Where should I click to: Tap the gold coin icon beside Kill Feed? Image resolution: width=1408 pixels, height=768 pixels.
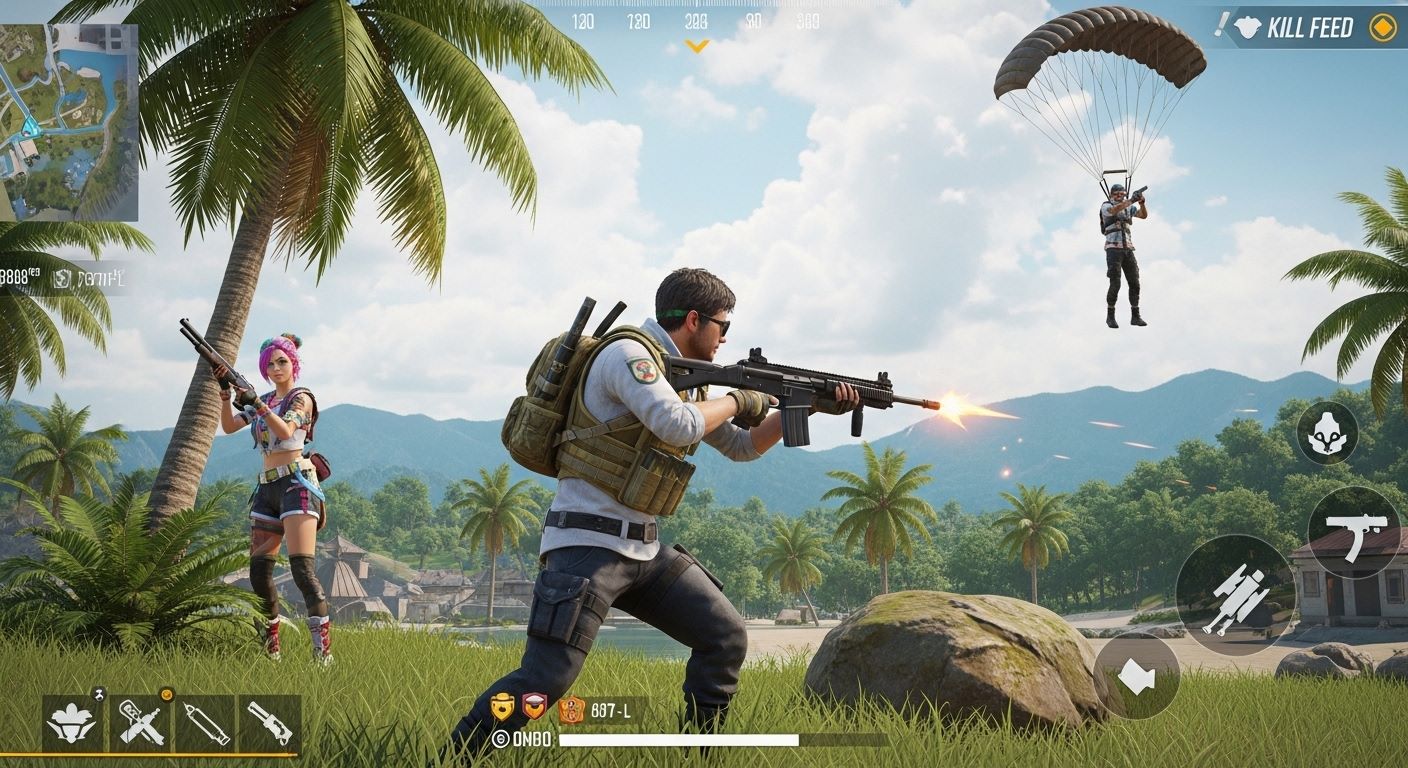(x=1385, y=27)
